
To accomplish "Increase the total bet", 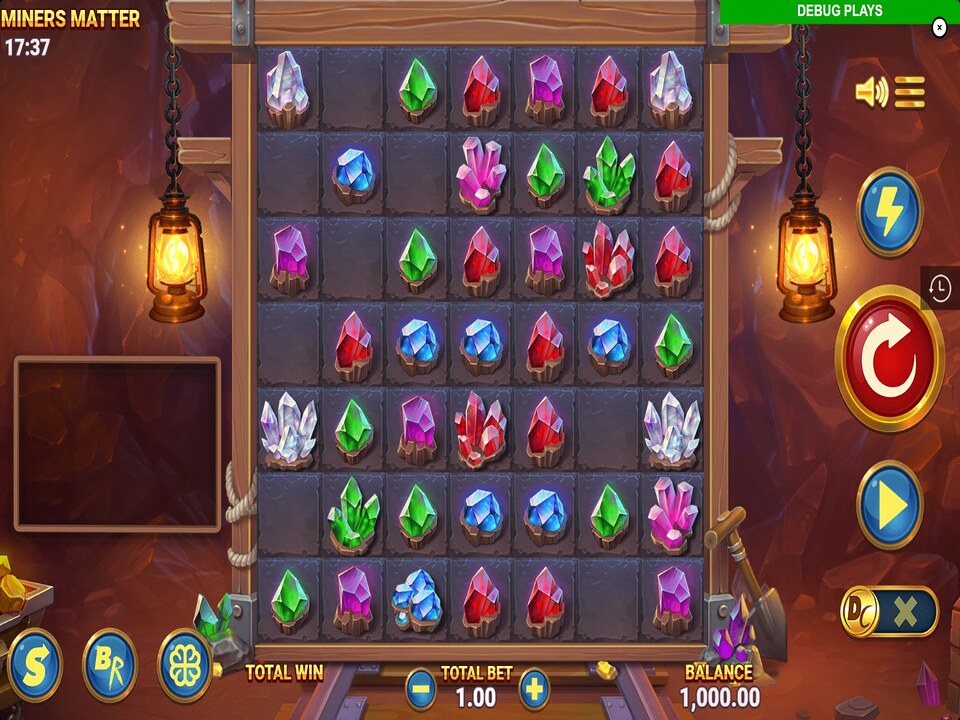I will tap(534, 688).
